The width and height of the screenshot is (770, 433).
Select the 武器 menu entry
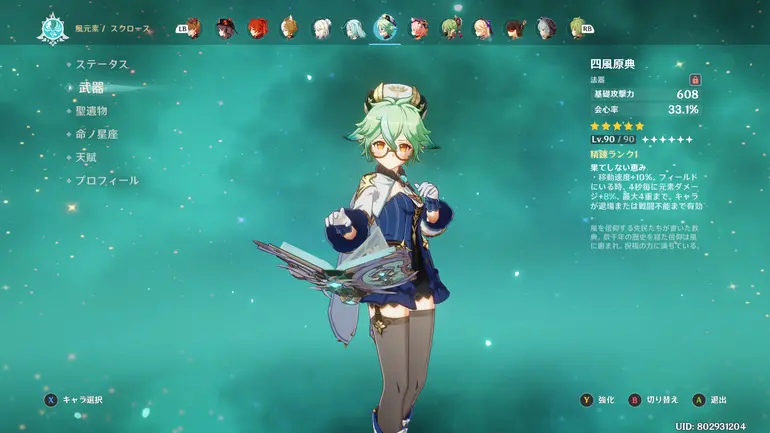[x=91, y=88]
